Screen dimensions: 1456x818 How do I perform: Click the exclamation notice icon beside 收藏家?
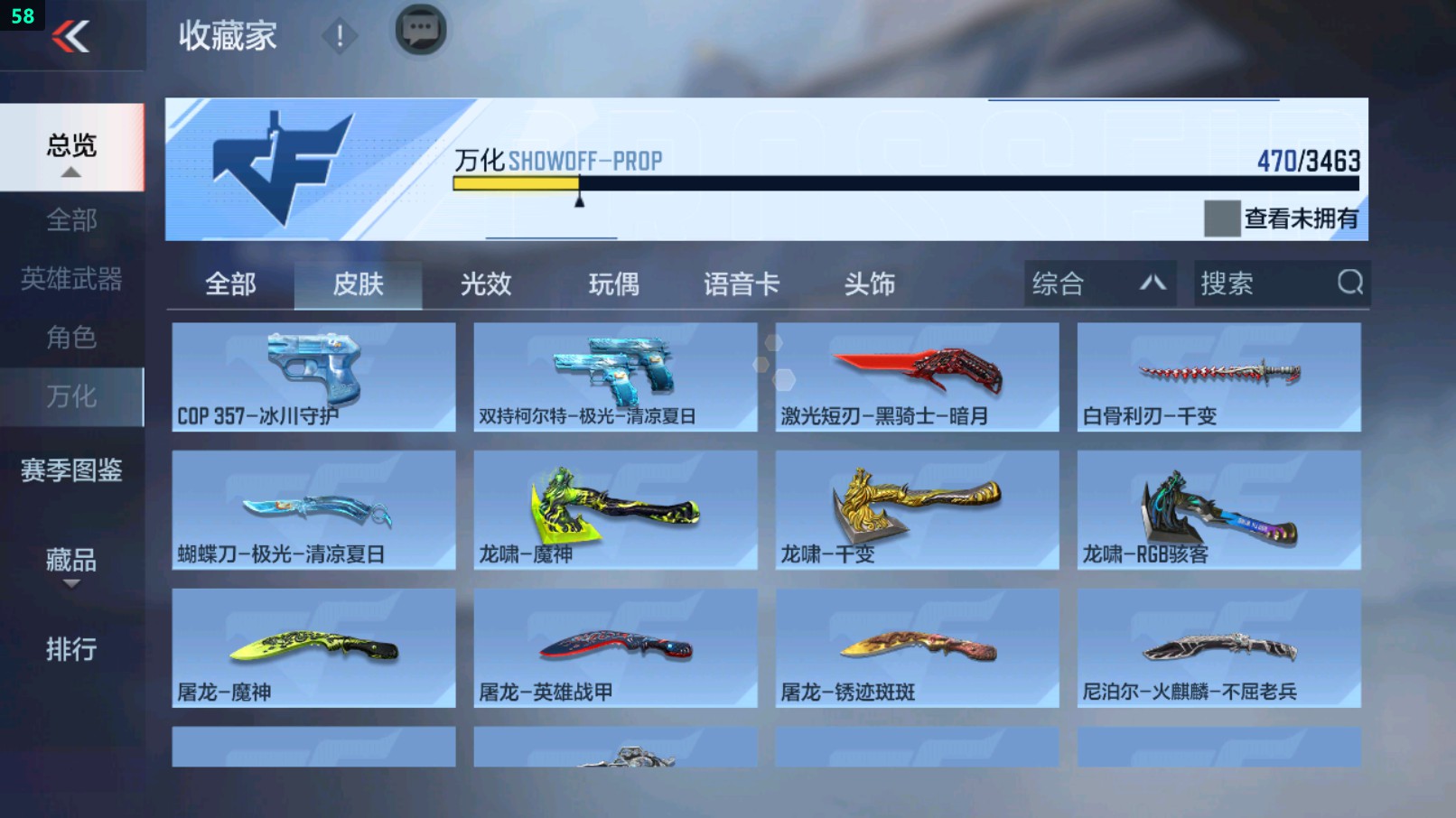tap(339, 36)
